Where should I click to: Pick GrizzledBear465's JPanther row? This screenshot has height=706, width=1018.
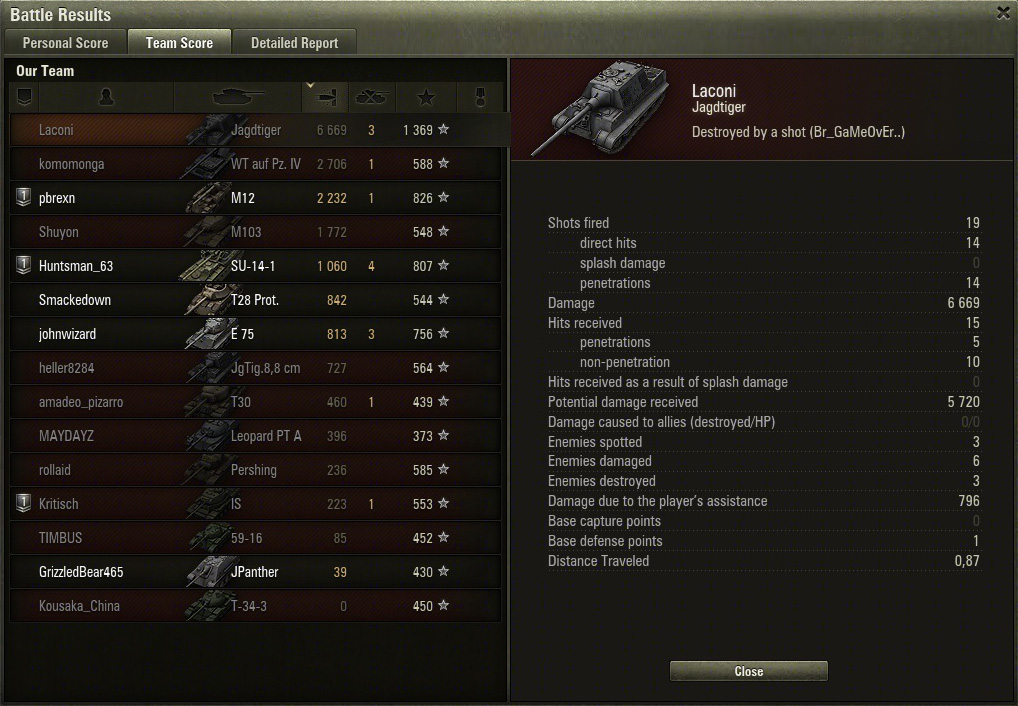[x=255, y=572]
